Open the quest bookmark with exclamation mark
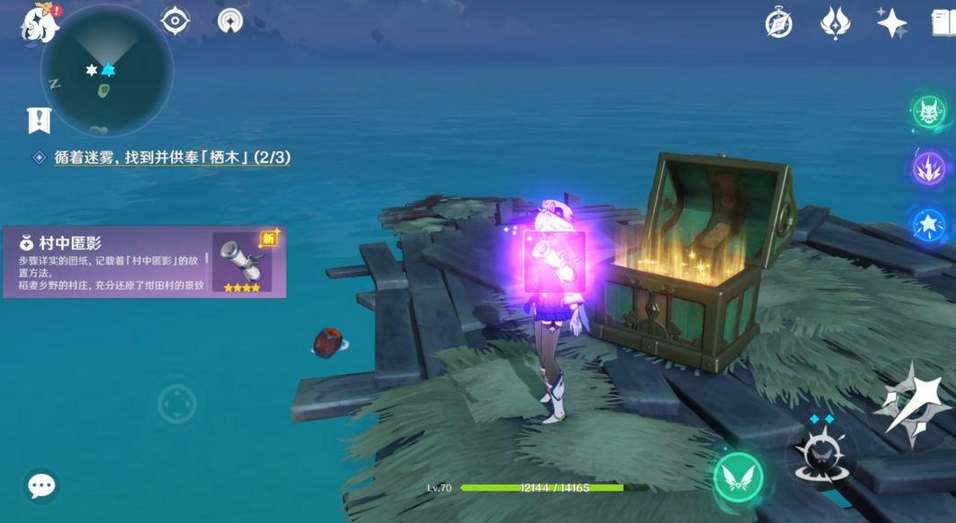The width and height of the screenshot is (956, 523). click(x=38, y=121)
